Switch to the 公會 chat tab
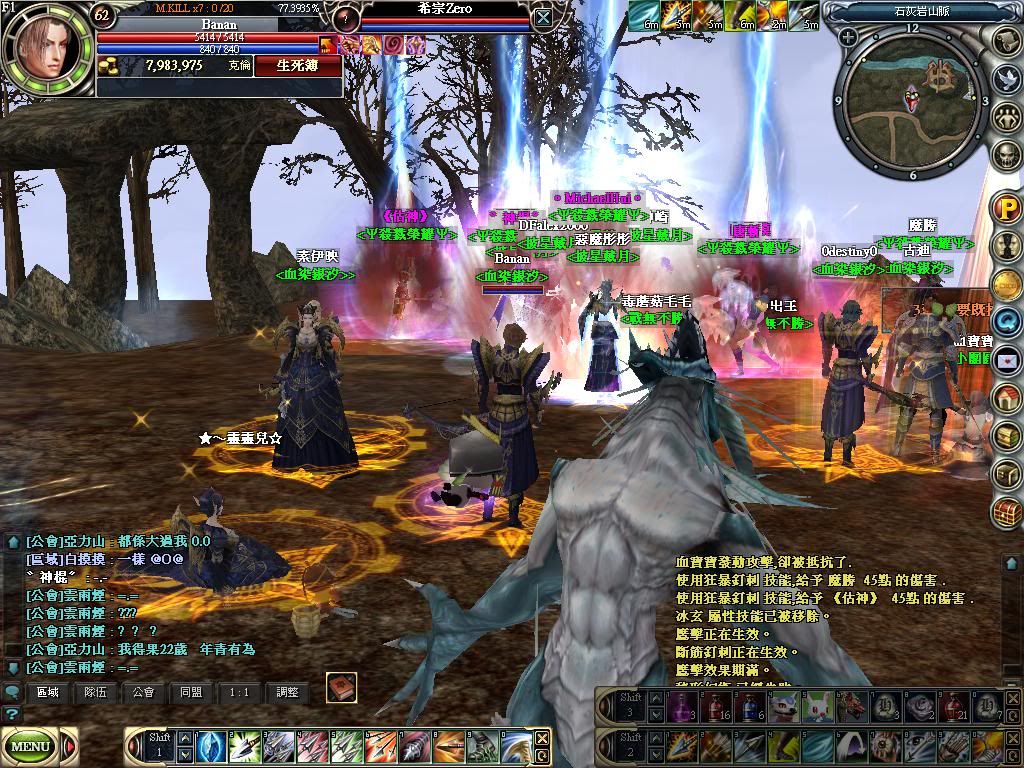 click(144, 692)
